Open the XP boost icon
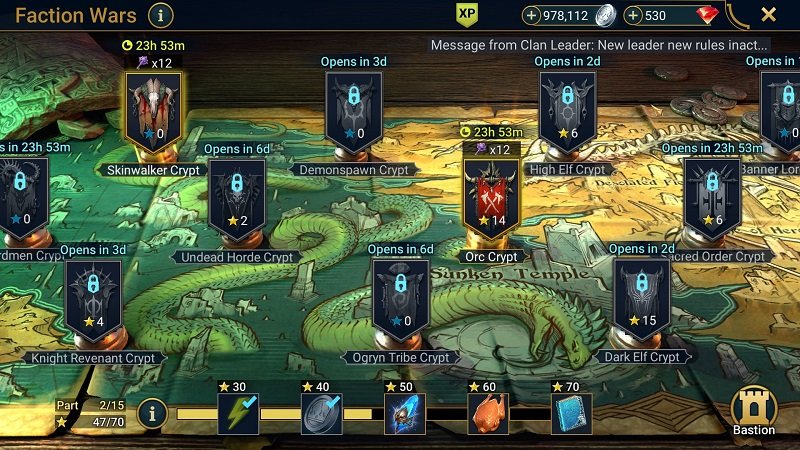 point(467,14)
